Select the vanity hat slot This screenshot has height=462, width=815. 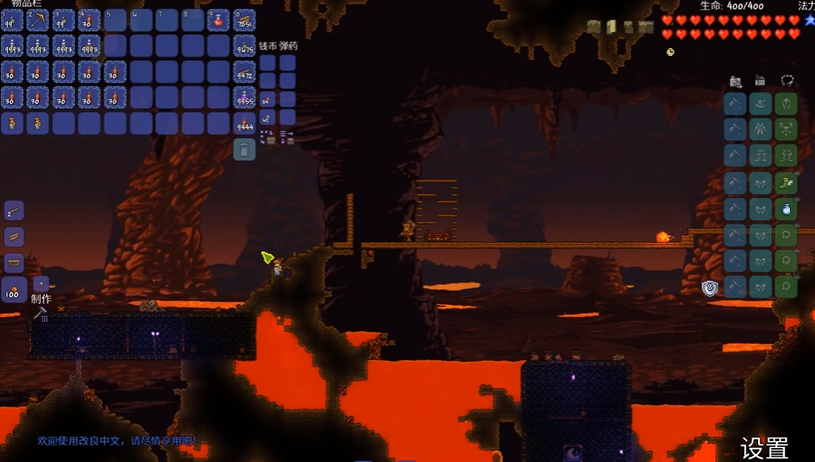click(x=761, y=104)
